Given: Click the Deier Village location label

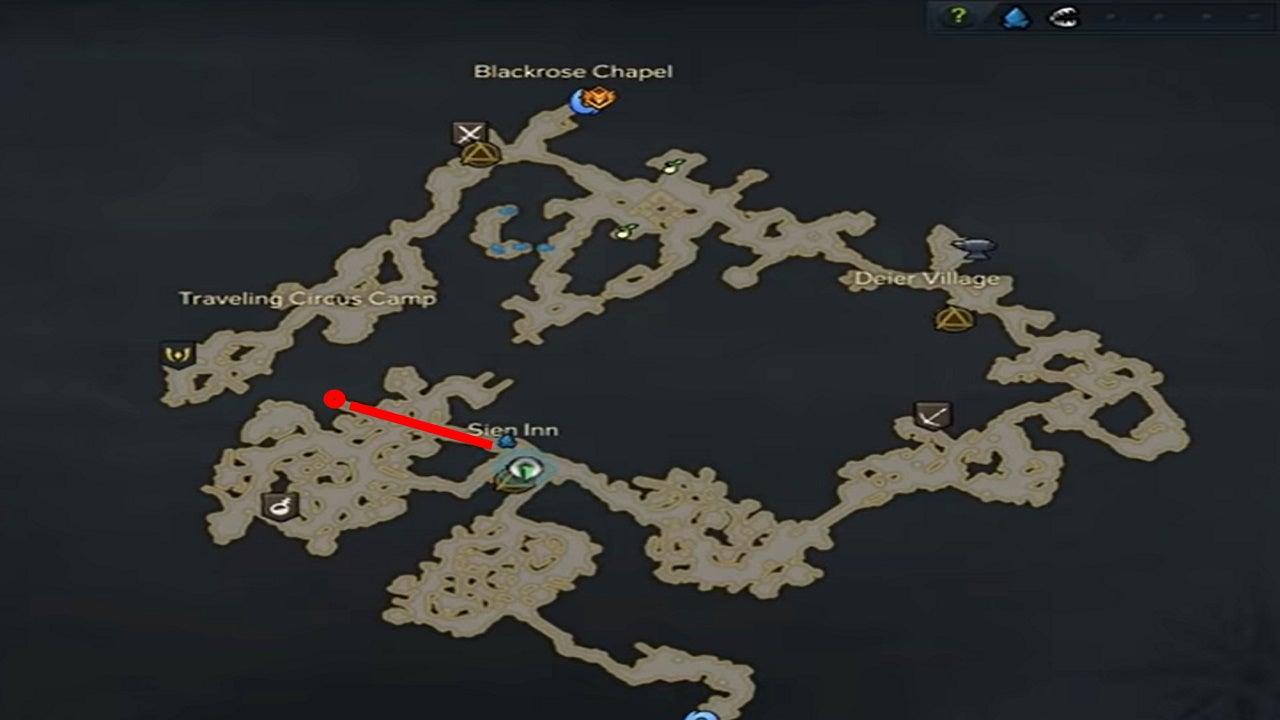Looking at the screenshot, I should (927, 277).
